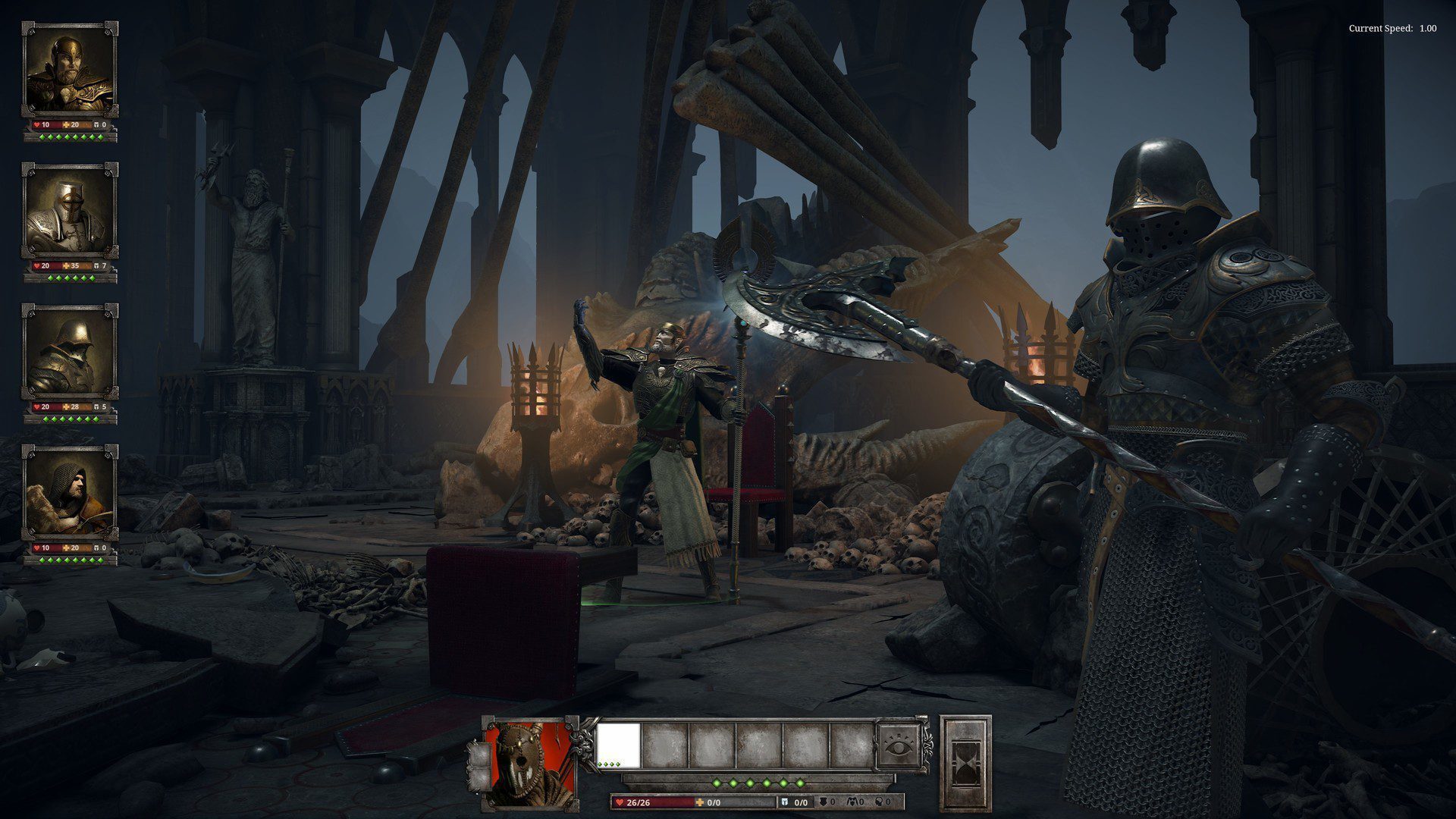The image size is (1456, 819).
Task: Click the masked active character portrait
Action: click(531, 762)
